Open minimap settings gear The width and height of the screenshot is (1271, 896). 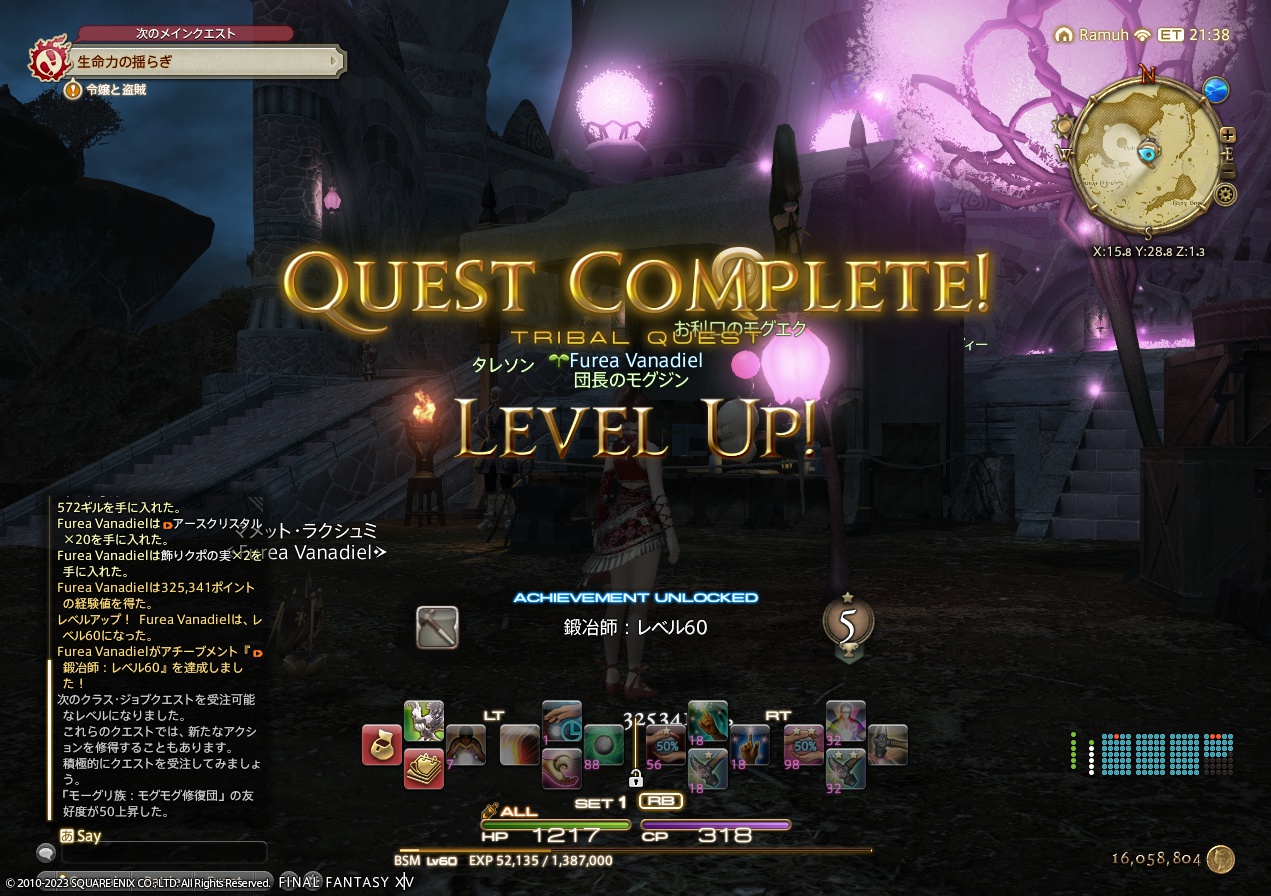1227,194
